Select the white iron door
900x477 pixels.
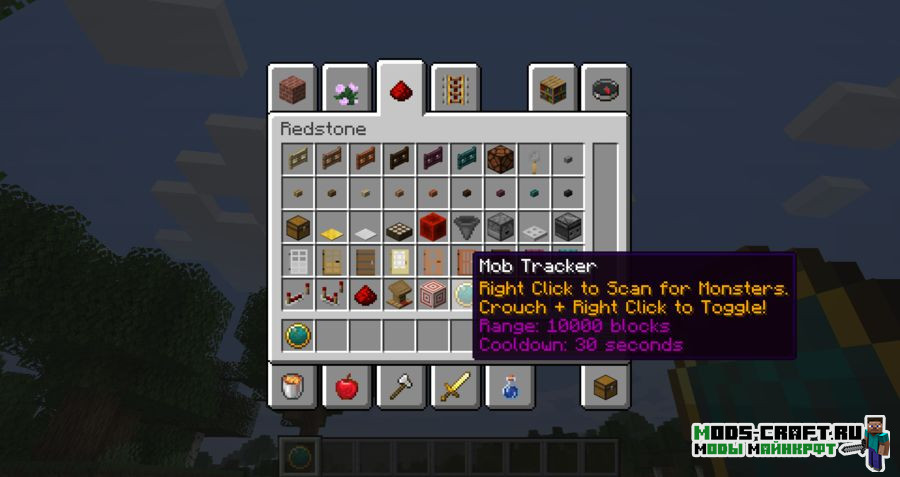298,261
